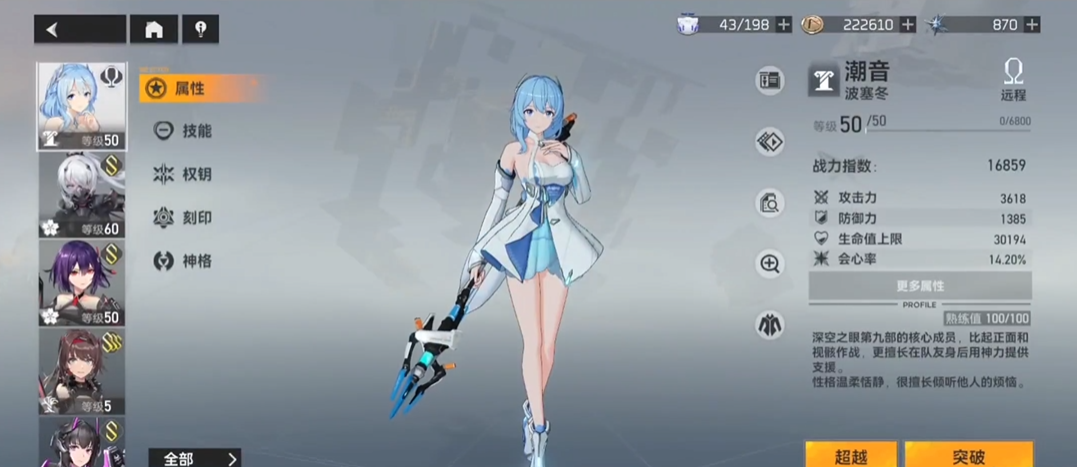Choose the white-haired level 60 character
The height and width of the screenshot is (467, 1077).
coord(81,195)
